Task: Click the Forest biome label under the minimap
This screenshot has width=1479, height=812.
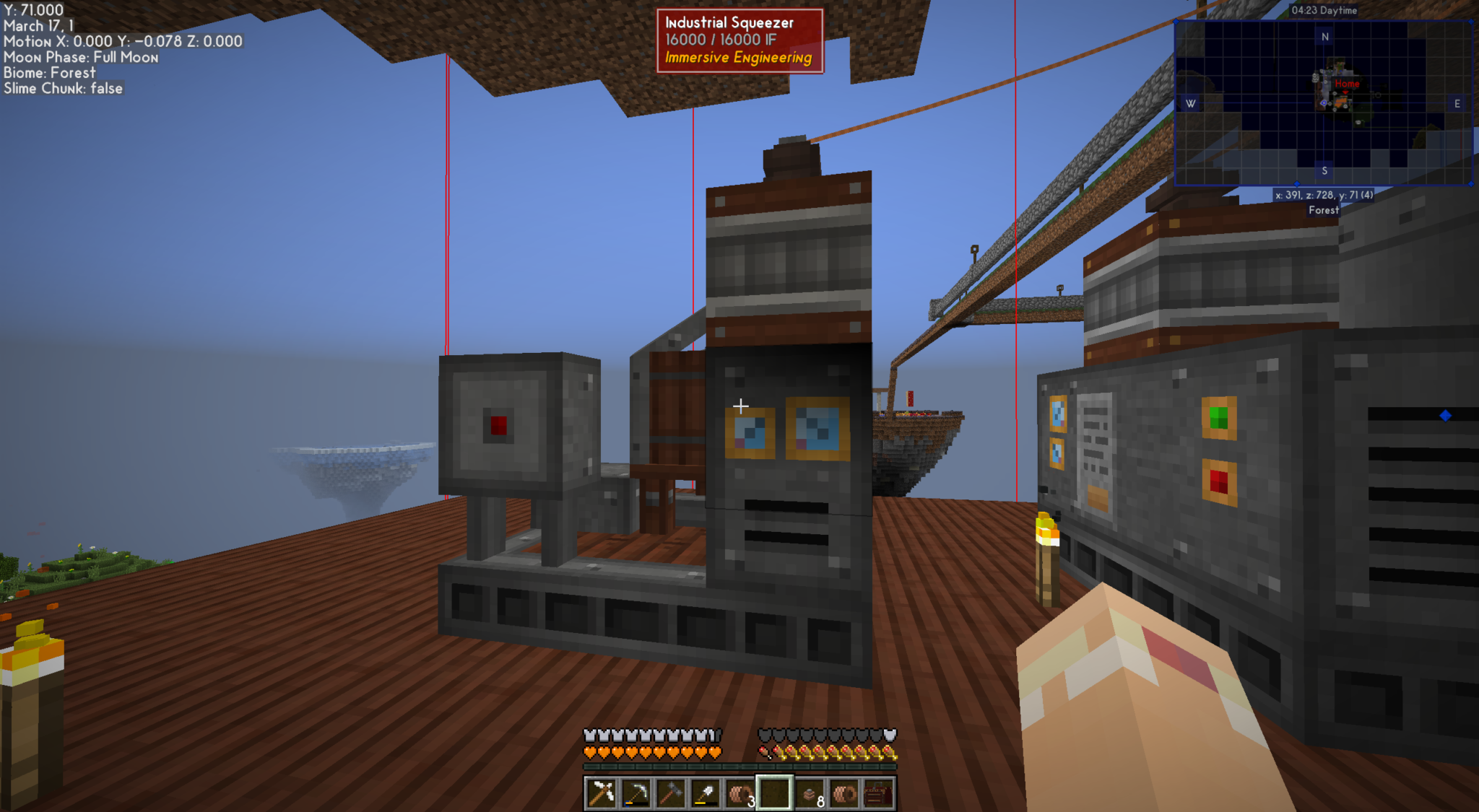Action: pyautogui.click(x=1323, y=210)
